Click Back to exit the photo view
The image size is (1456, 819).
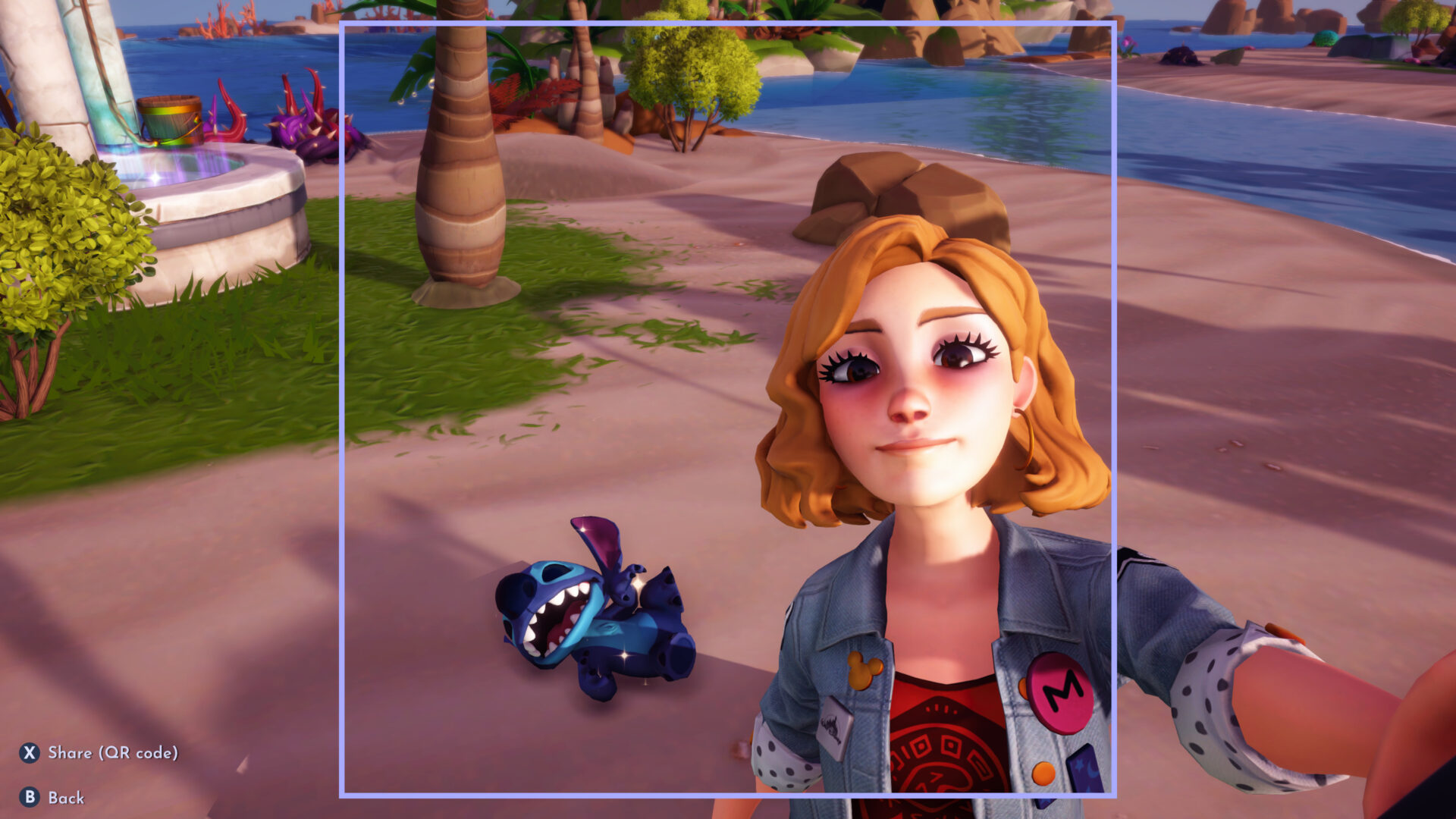67,798
